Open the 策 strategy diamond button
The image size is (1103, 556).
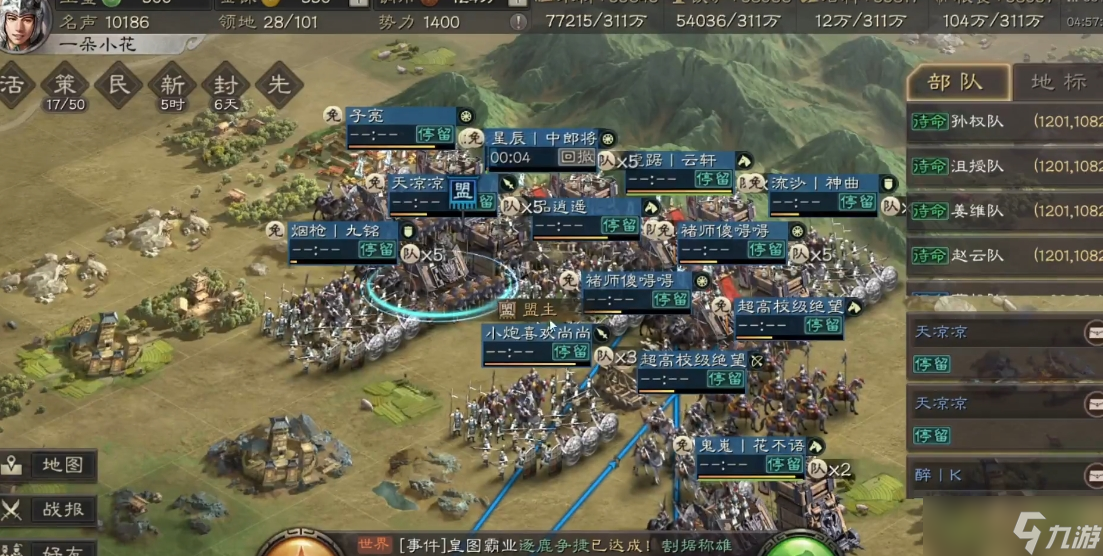click(65, 85)
